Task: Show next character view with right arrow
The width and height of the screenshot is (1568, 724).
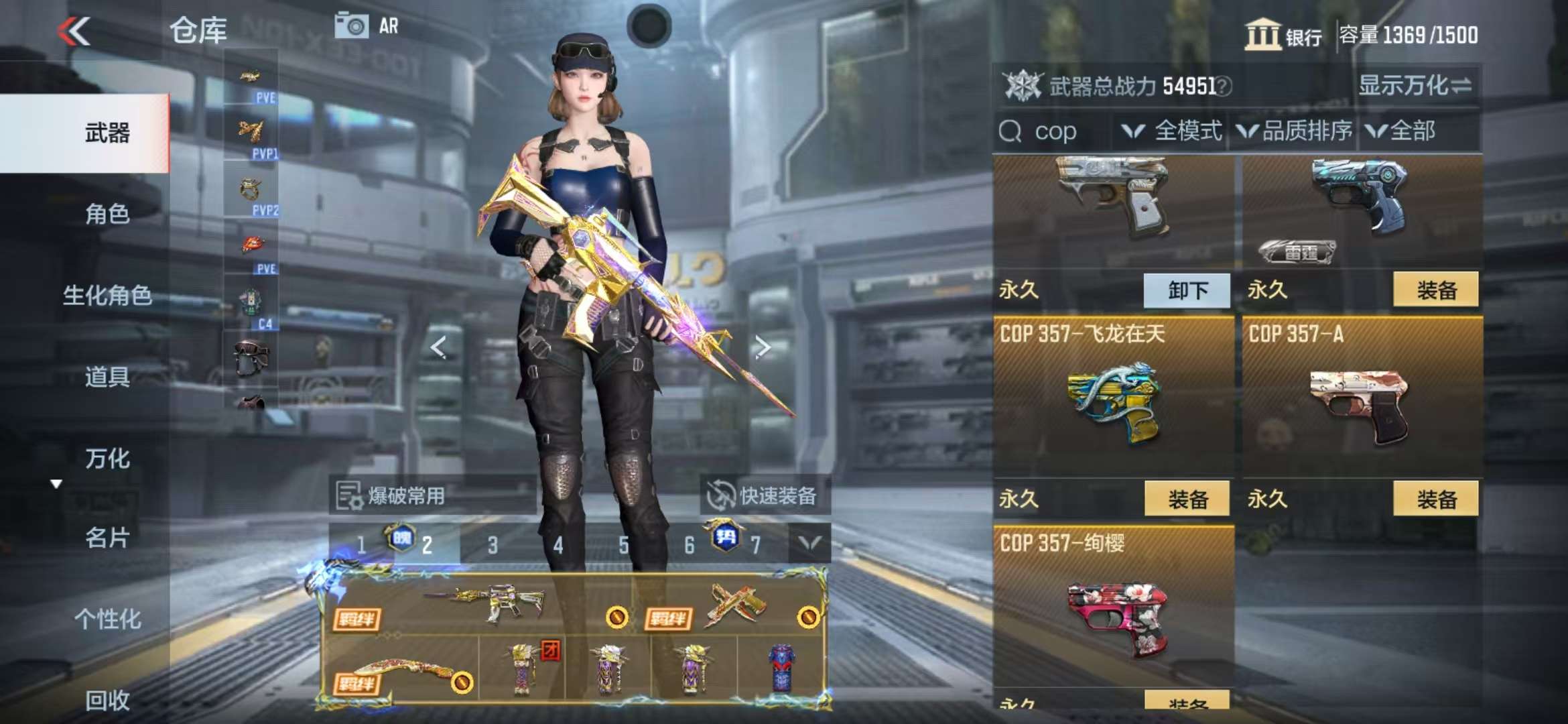Action: click(763, 347)
